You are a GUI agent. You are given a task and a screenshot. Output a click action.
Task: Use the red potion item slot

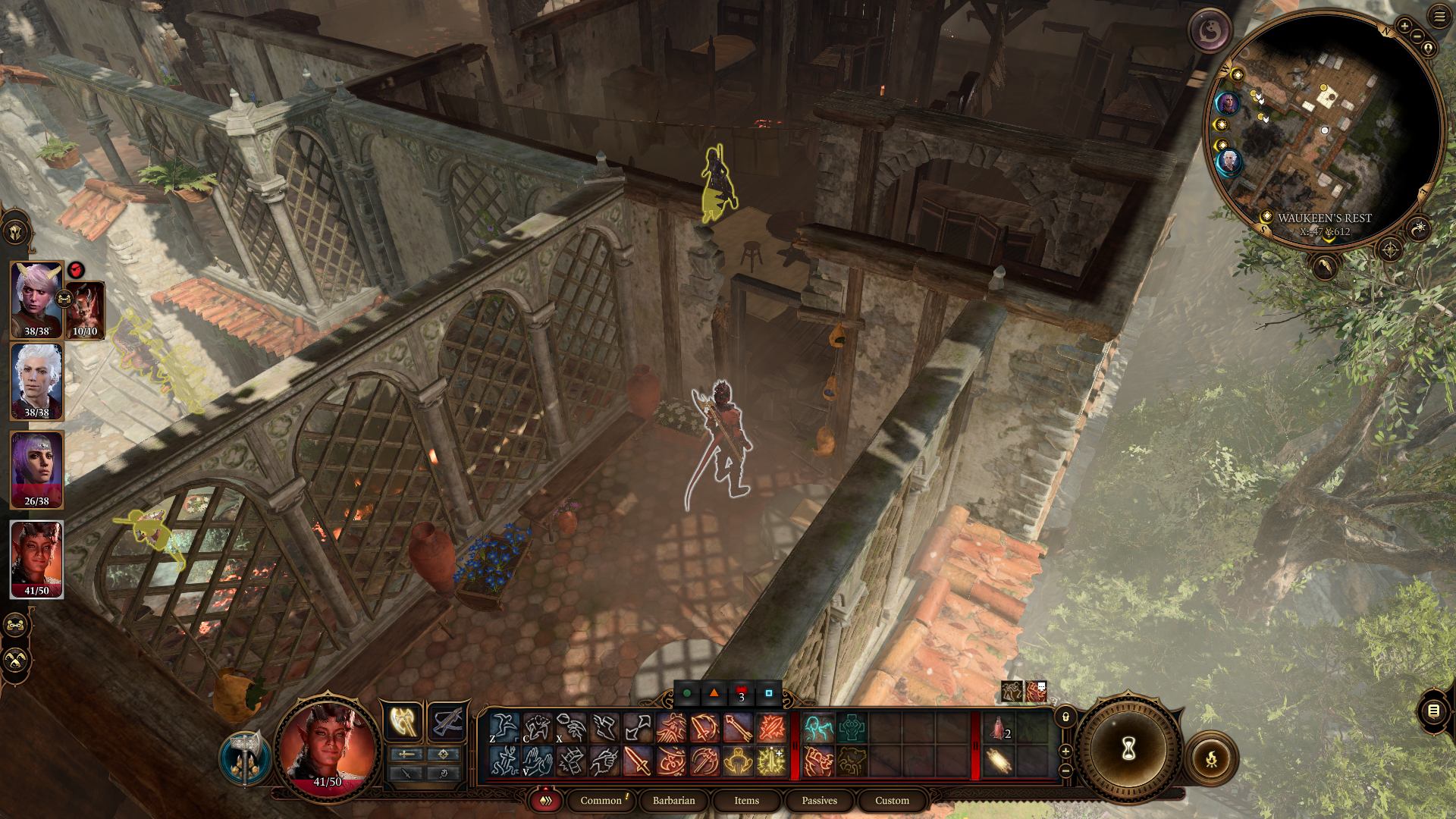click(x=998, y=728)
